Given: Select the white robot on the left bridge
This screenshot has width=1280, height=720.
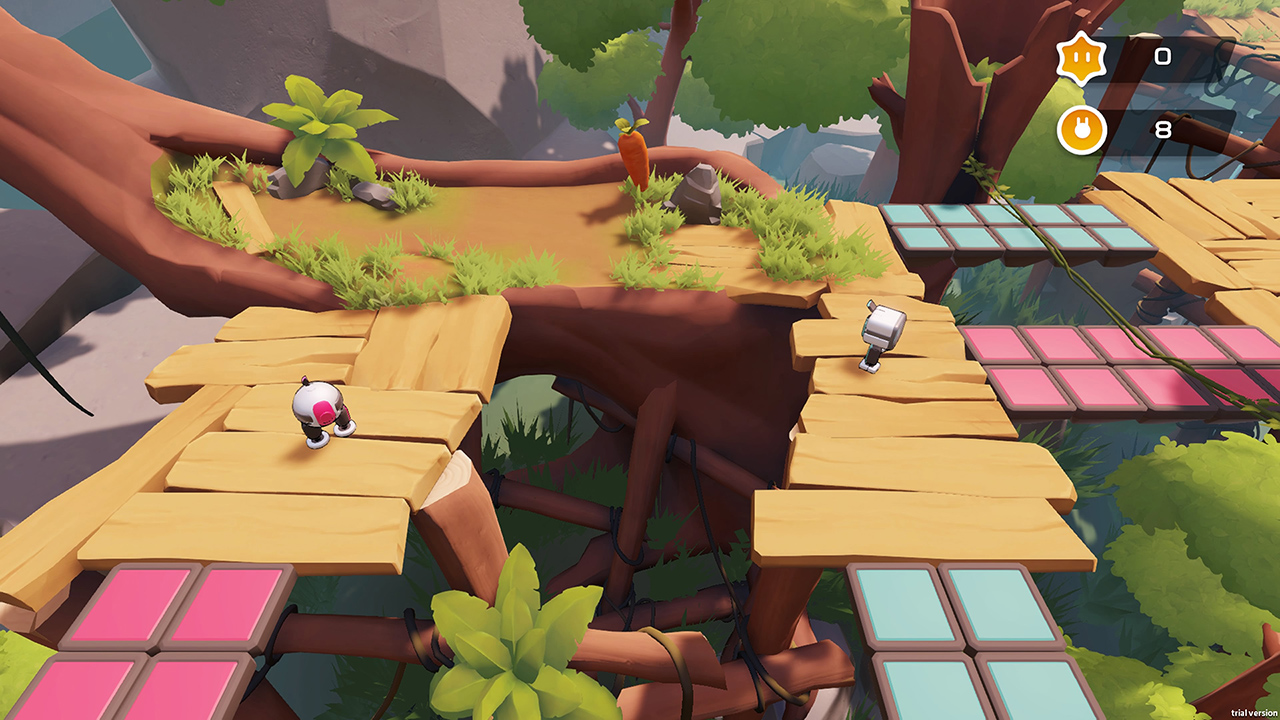Looking at the screenshot, I should (x=320, y=412).
